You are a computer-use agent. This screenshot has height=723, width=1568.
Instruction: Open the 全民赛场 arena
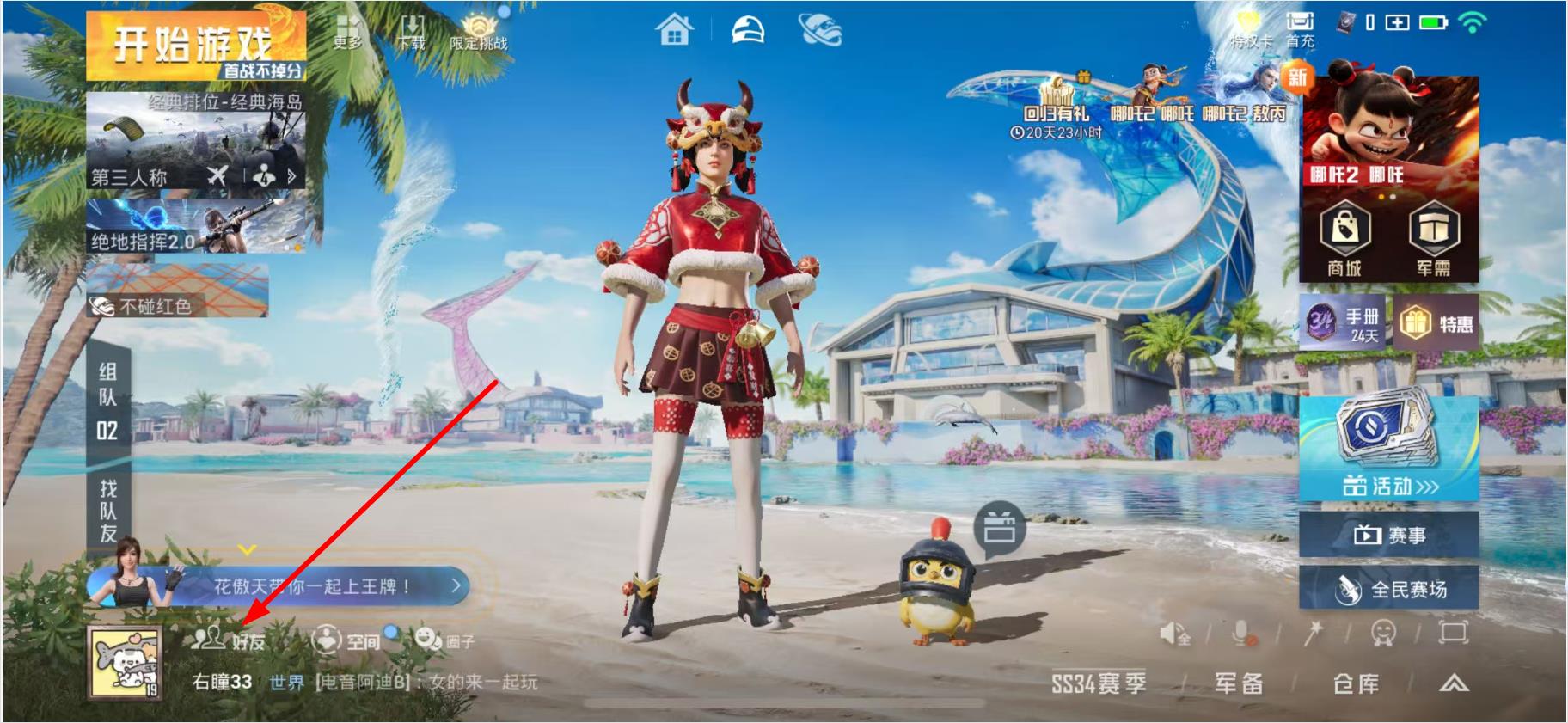tap(1388, 589)
